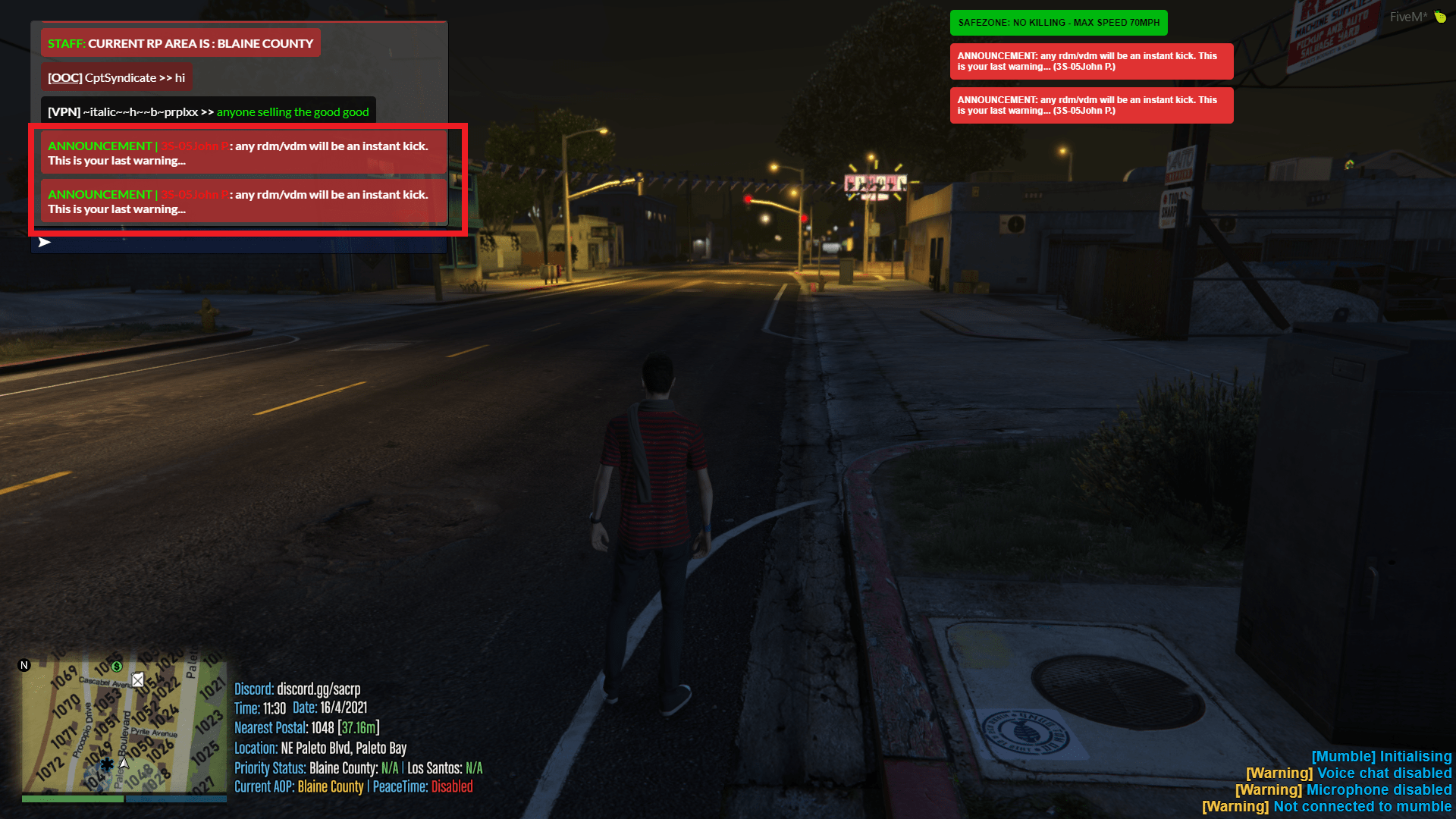Click the ambulance star blip on the minimap
1456x819 pixels.
click(108, 765)
